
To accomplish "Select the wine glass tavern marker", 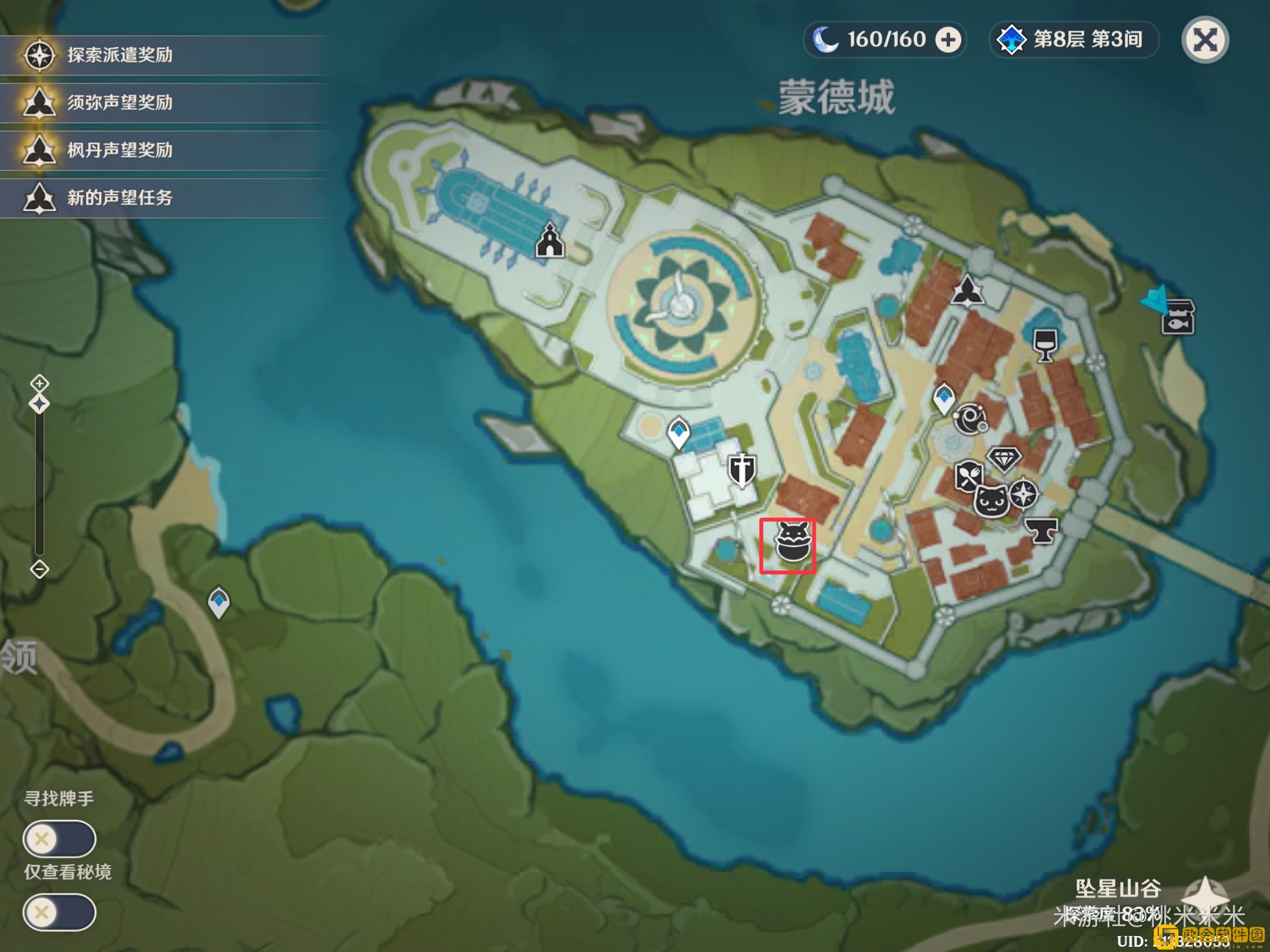I will click(1045, 344).
